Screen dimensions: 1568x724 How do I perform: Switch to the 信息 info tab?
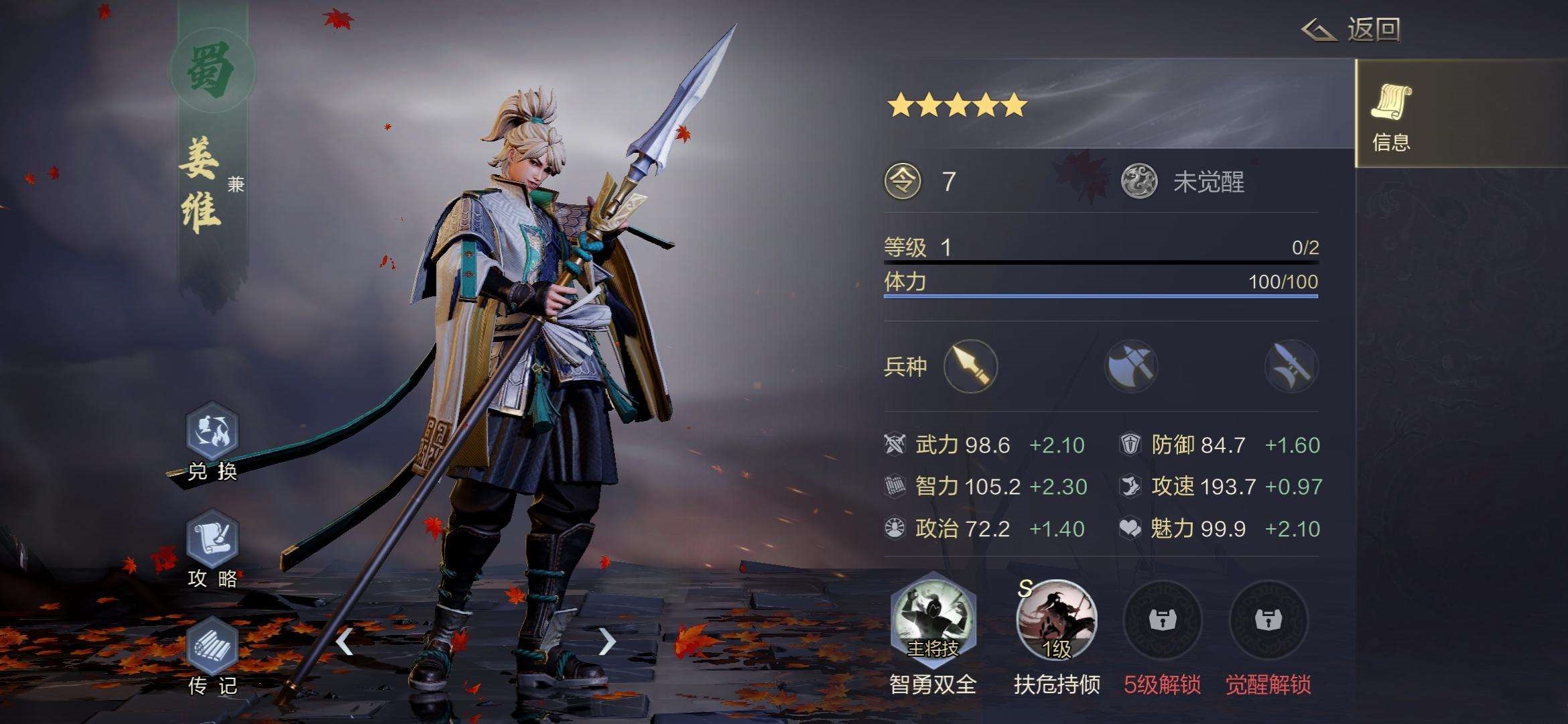click(1392, 115)
